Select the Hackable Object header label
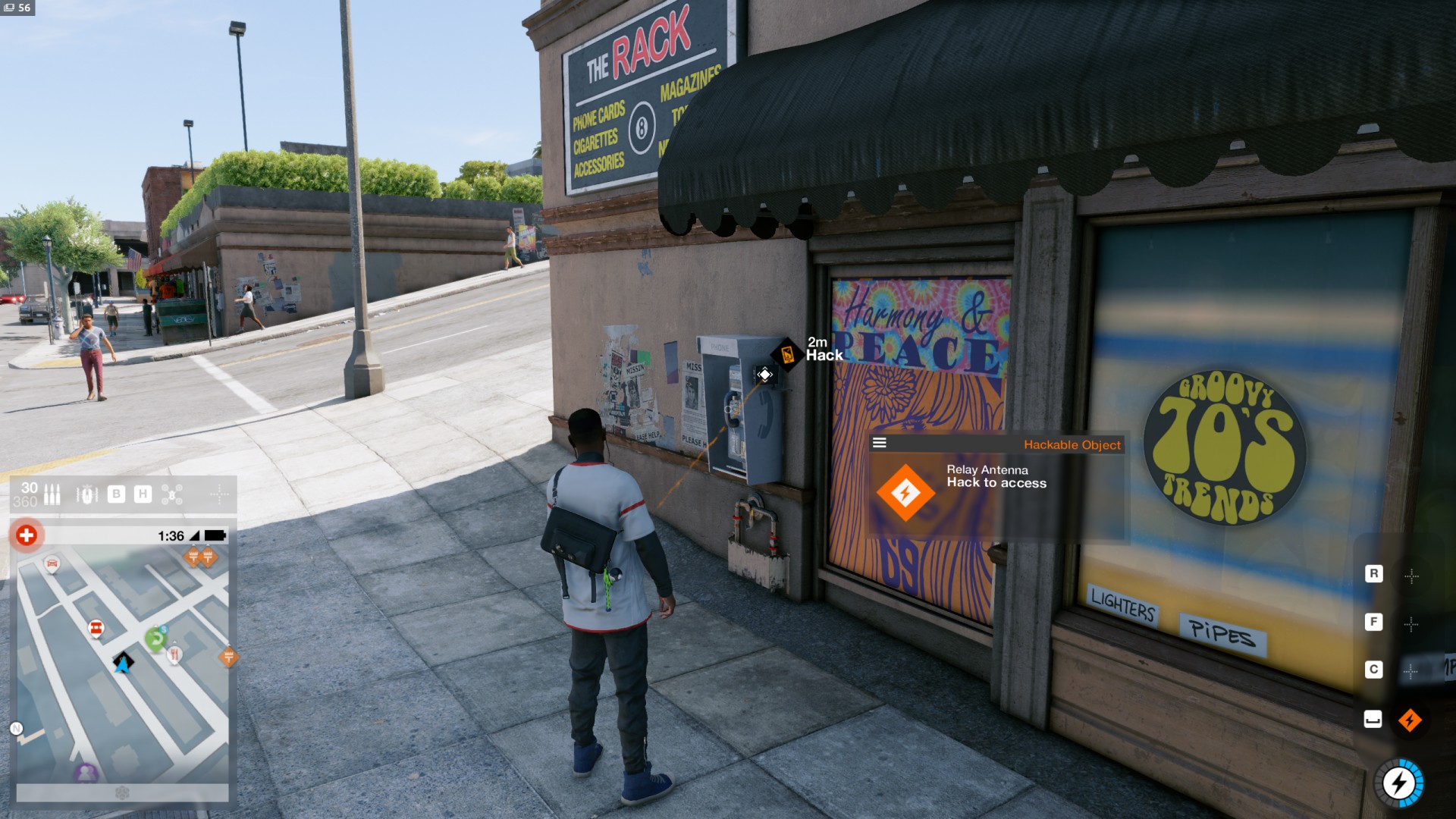This screenshot has height=819, width=1456. [x=1072, y=445]
